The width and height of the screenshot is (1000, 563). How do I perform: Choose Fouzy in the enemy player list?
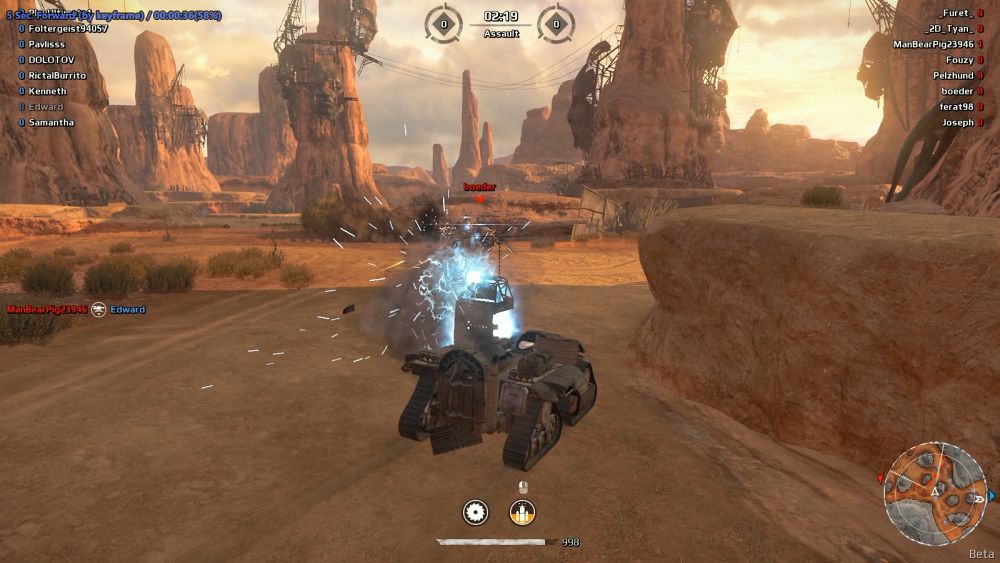(959, 60)
